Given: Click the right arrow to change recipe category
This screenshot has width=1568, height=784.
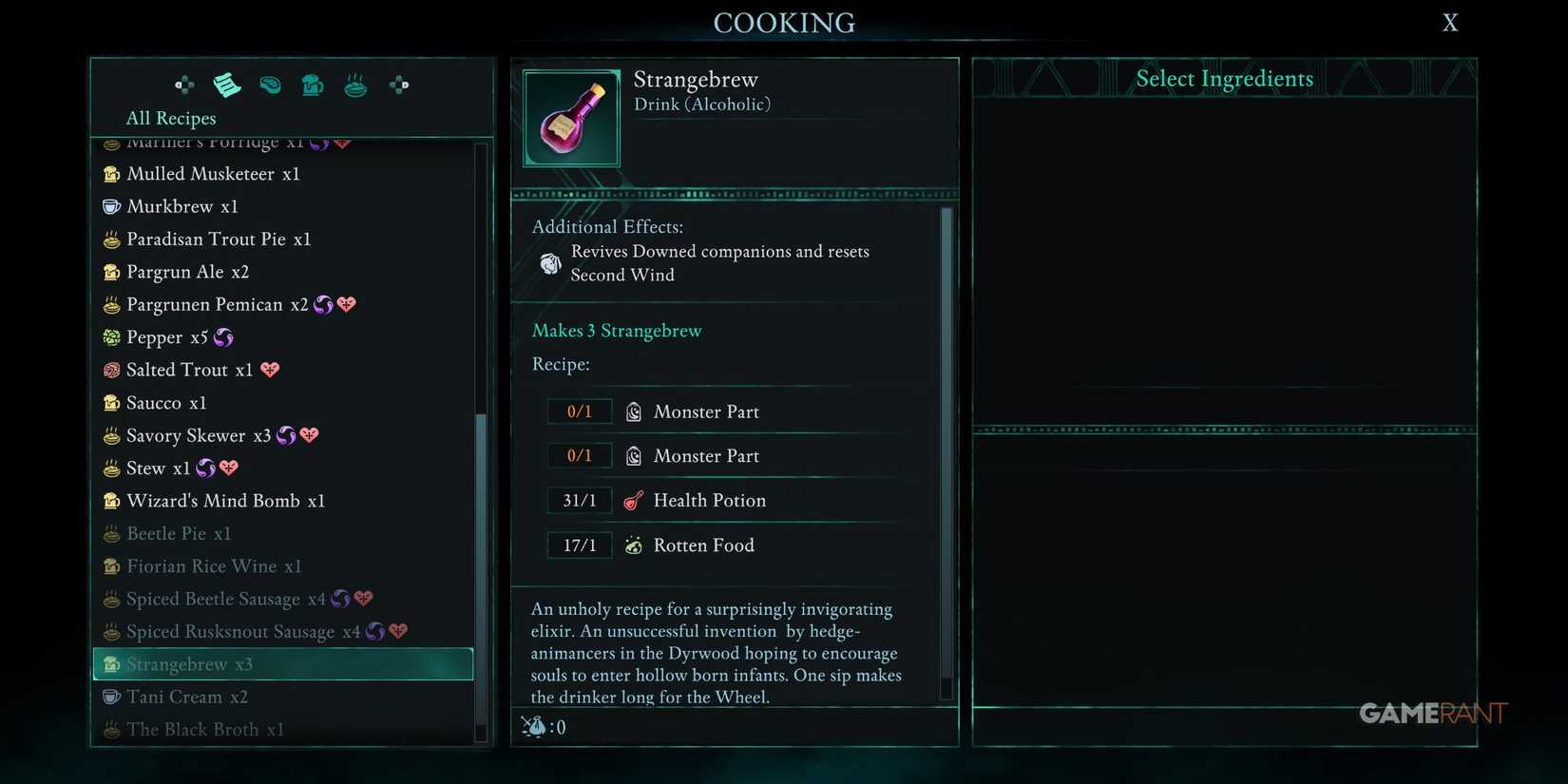Looking at the screenshot, I should pos(398,85).
